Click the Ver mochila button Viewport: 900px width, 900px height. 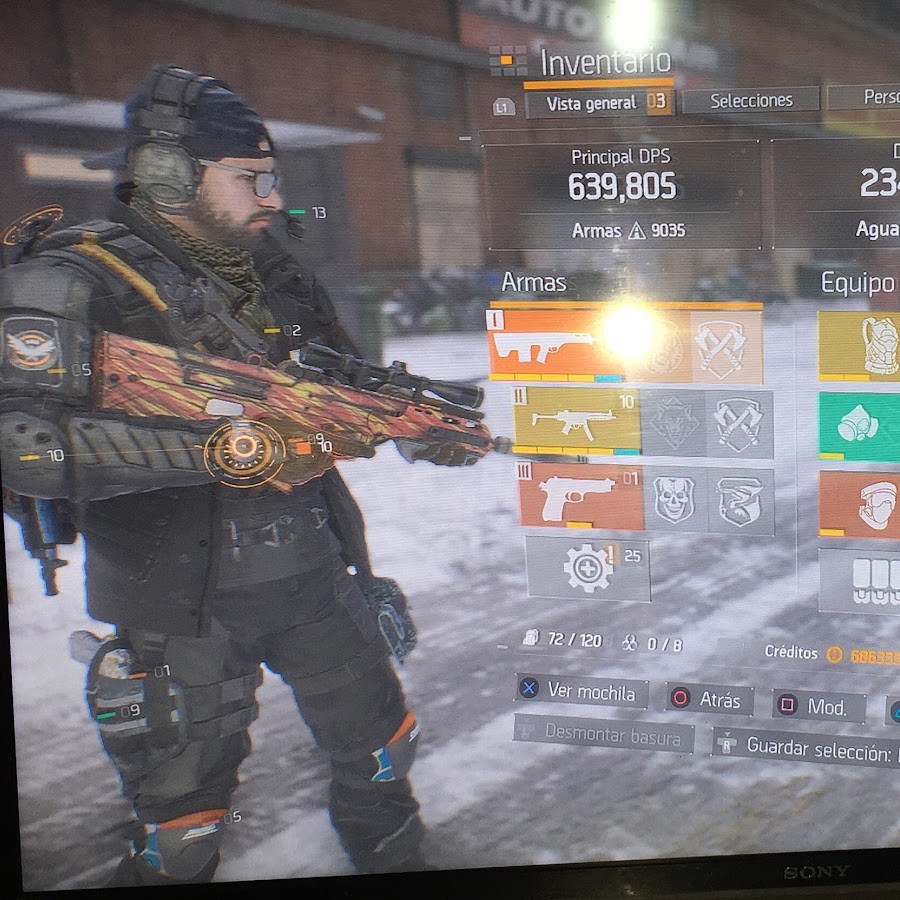[x=582, y=692]
